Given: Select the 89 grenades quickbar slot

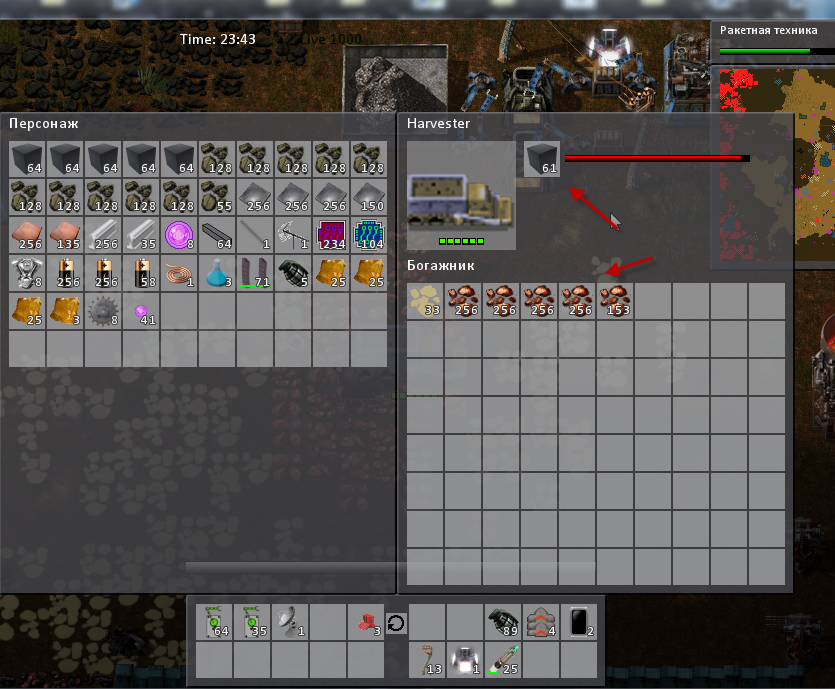Looking at the screenshot, I should 503,621.
